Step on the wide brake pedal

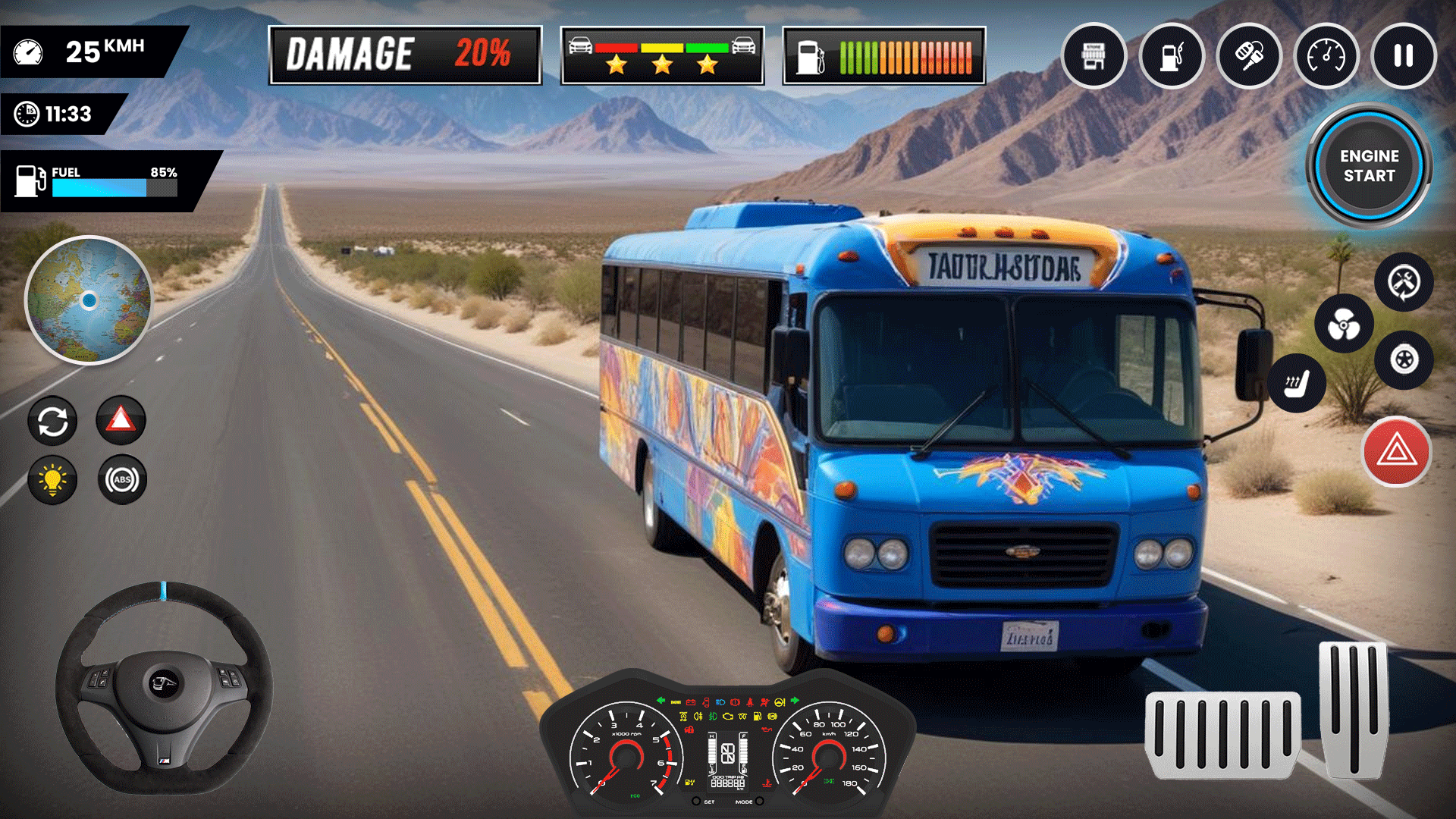click(1222, 734)
